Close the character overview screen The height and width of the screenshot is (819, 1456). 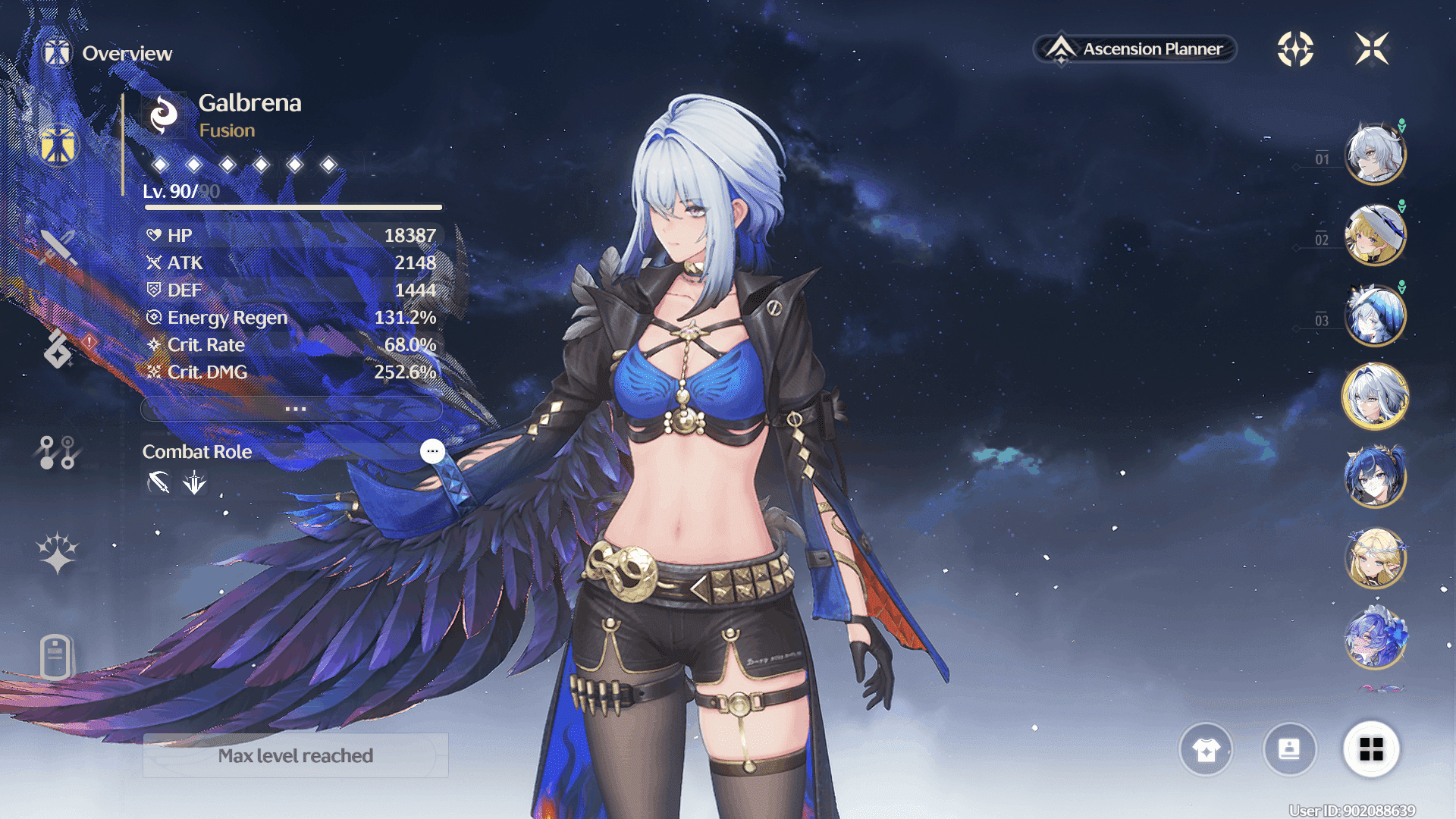(1372, 49)
